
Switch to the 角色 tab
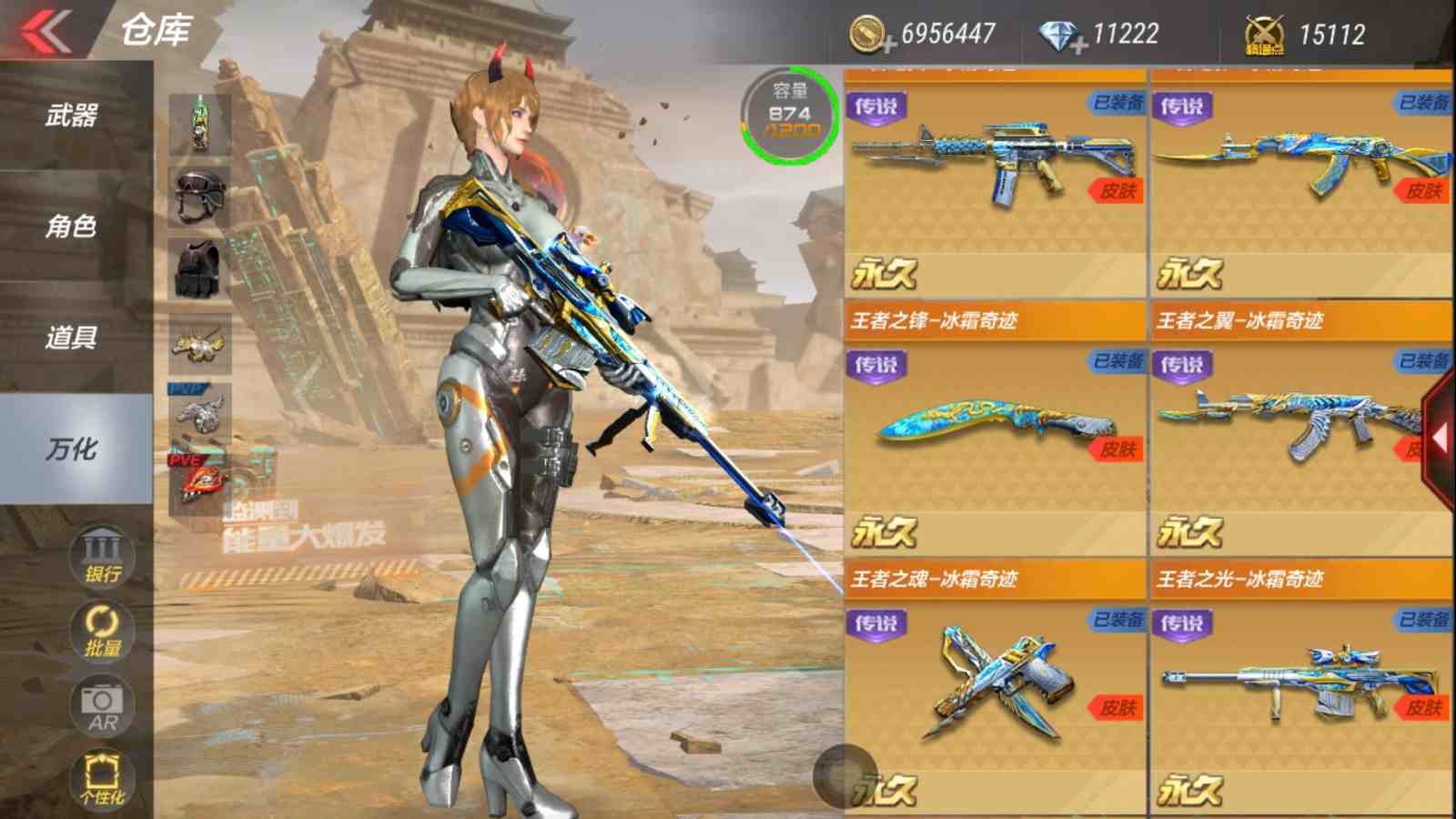73,226
